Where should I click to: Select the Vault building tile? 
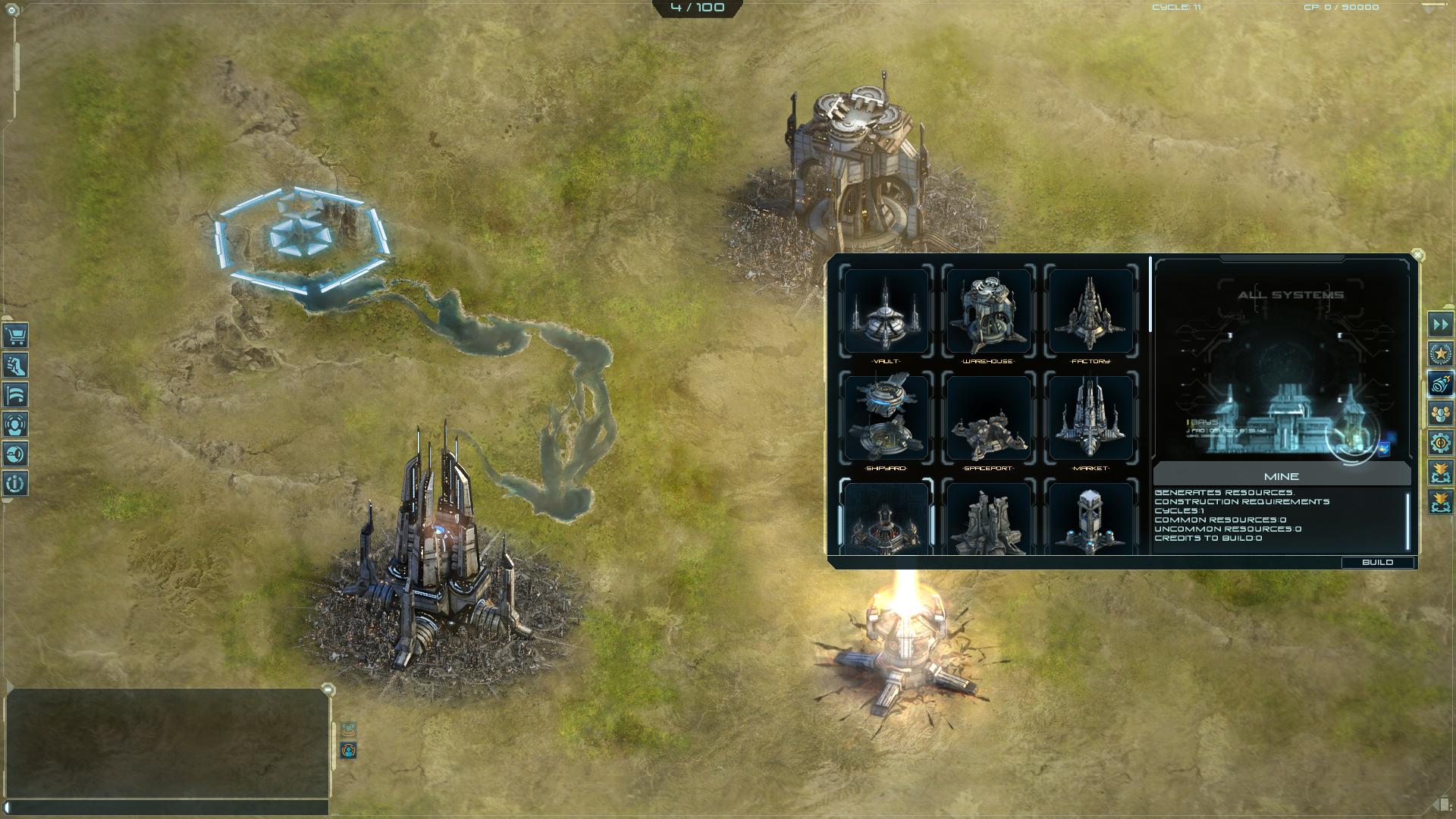coord(886,311)
